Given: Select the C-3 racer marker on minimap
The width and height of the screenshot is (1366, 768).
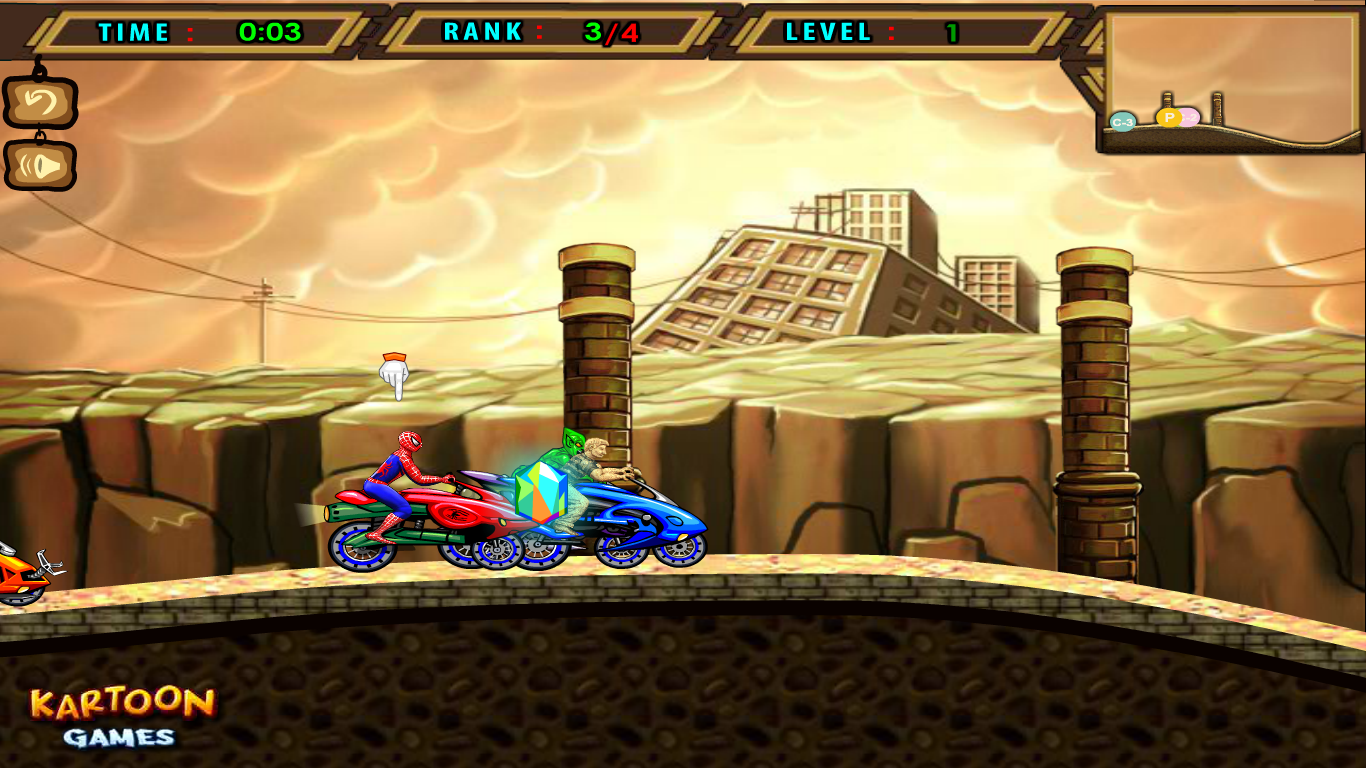Looking at the screenshot, I should (1122, 120).
